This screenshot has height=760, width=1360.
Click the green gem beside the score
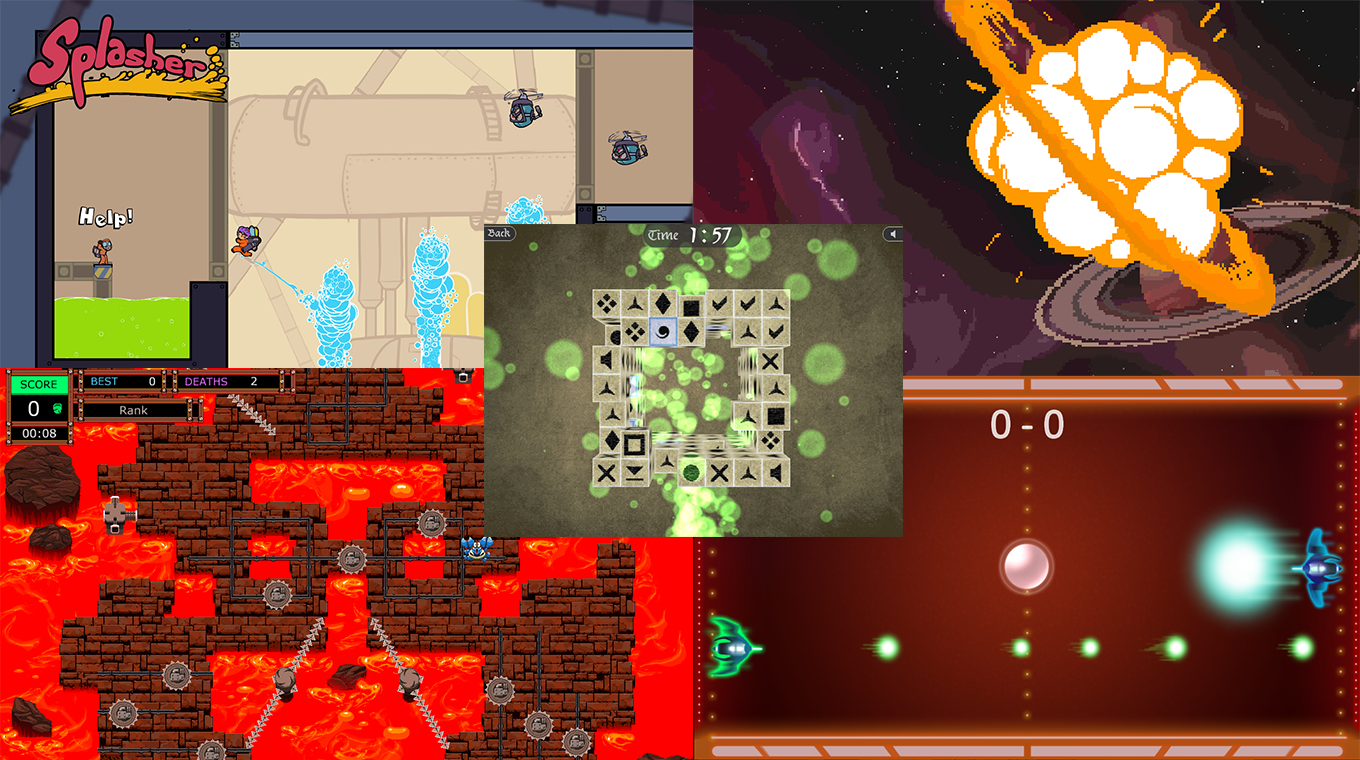point(56,408)
